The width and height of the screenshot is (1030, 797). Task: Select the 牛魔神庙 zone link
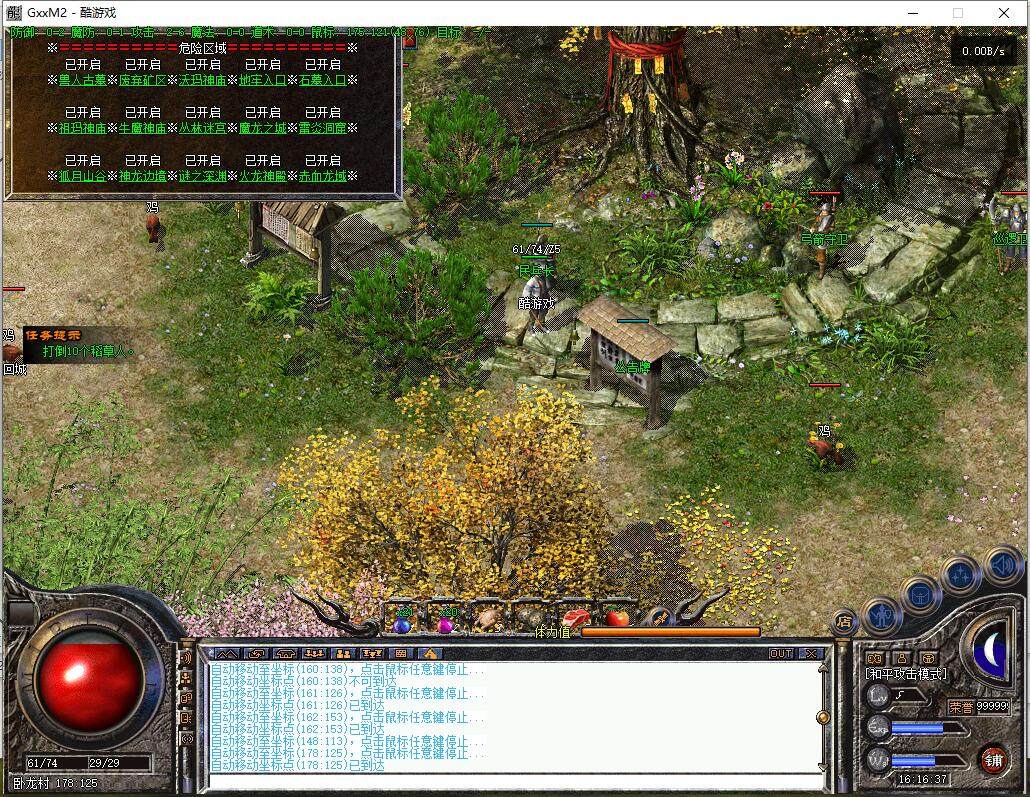(x=143, y=128)
